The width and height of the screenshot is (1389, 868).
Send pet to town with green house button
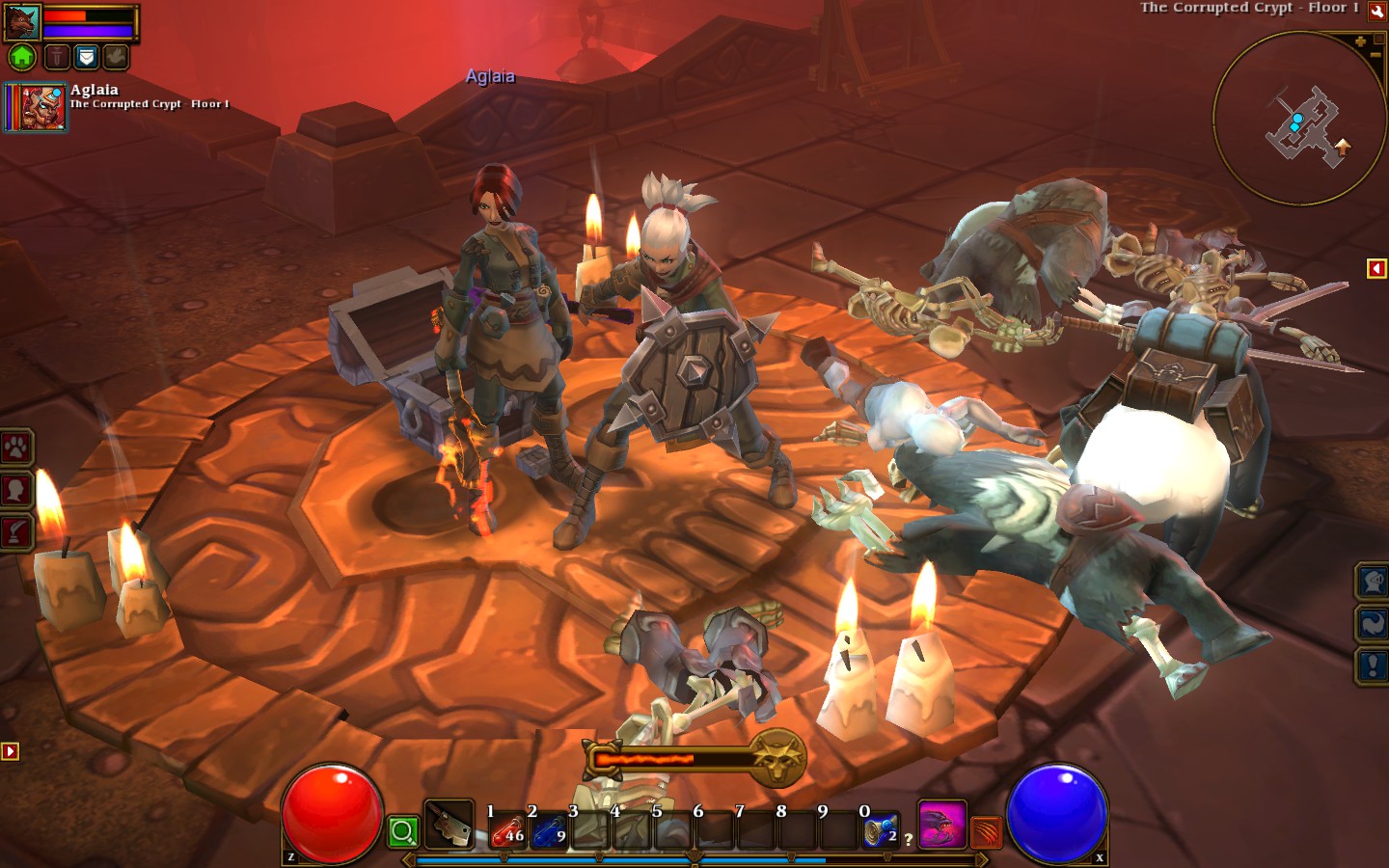(22, 57)
